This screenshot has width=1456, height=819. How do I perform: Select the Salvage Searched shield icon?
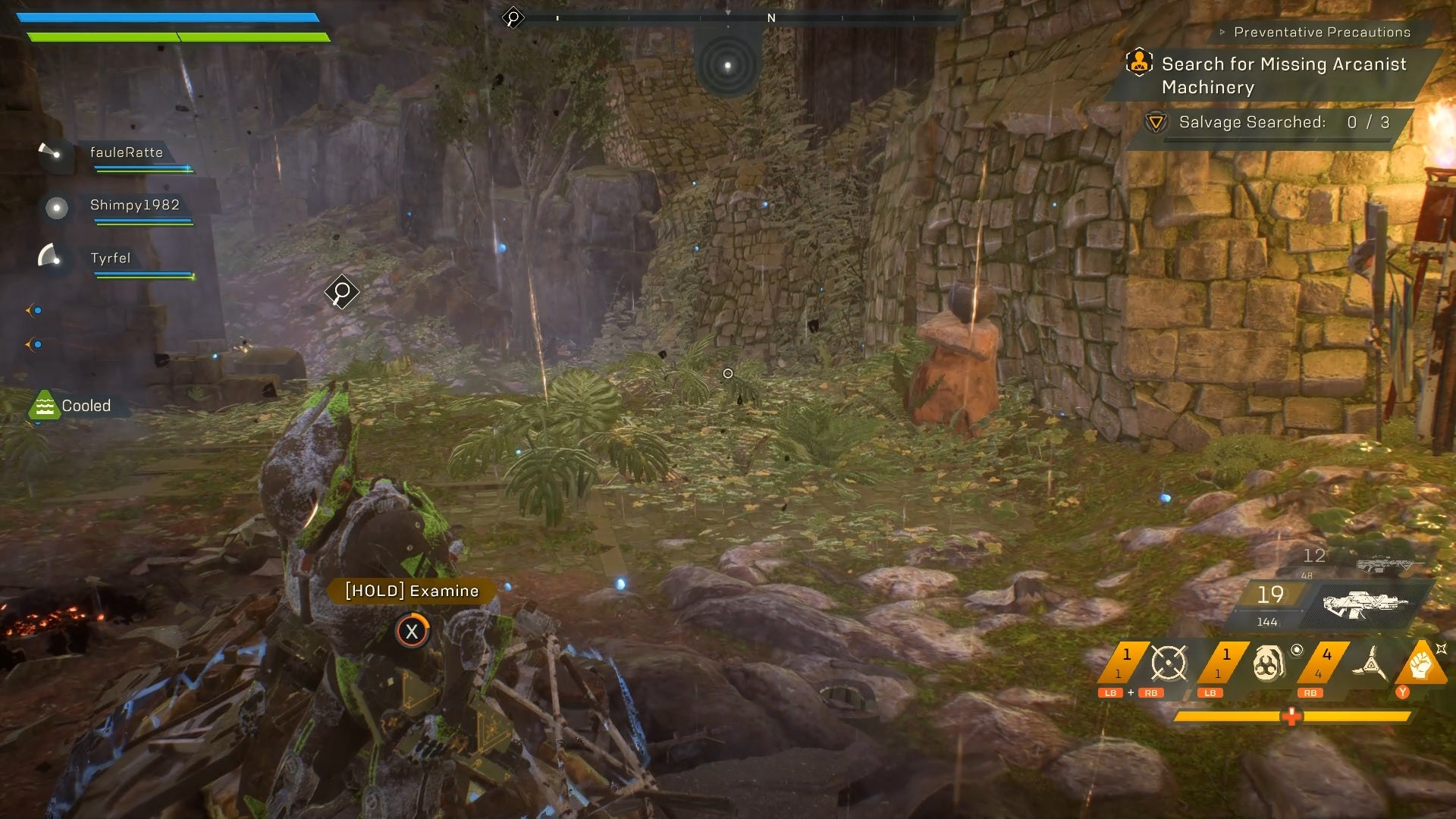(x=1156, y=121)
